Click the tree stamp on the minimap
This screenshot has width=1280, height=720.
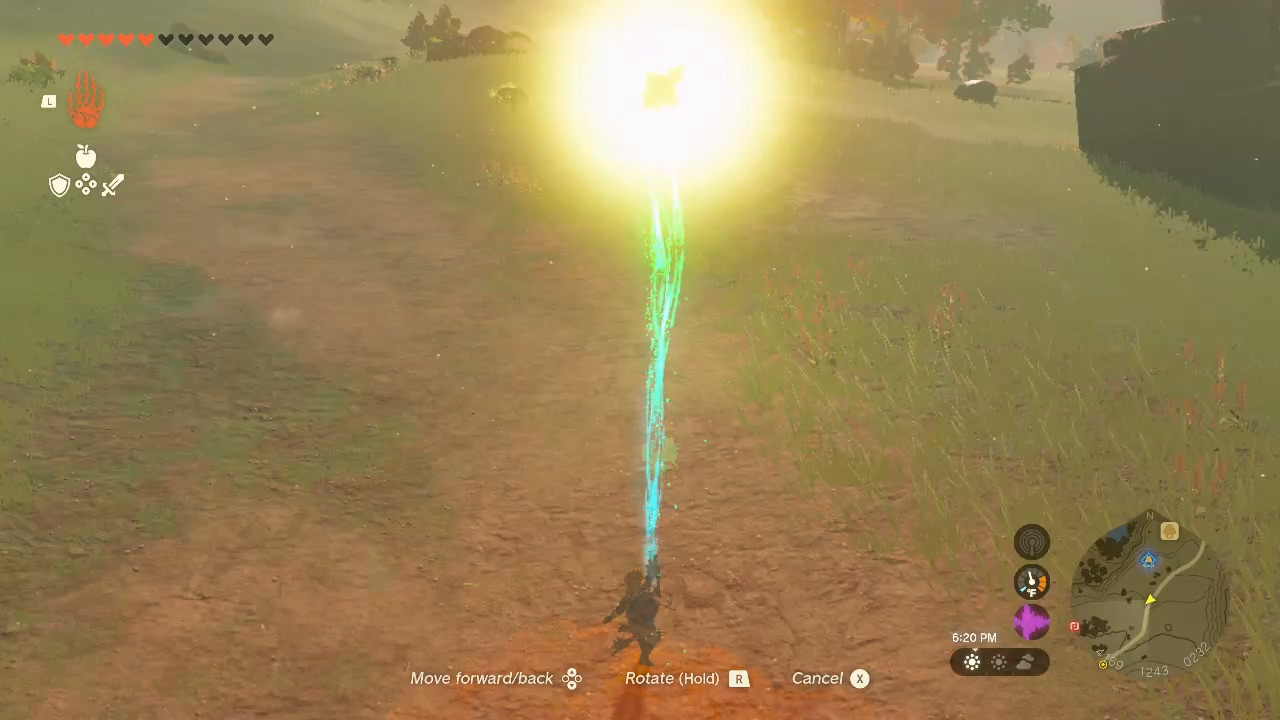tap(1170, 531)
